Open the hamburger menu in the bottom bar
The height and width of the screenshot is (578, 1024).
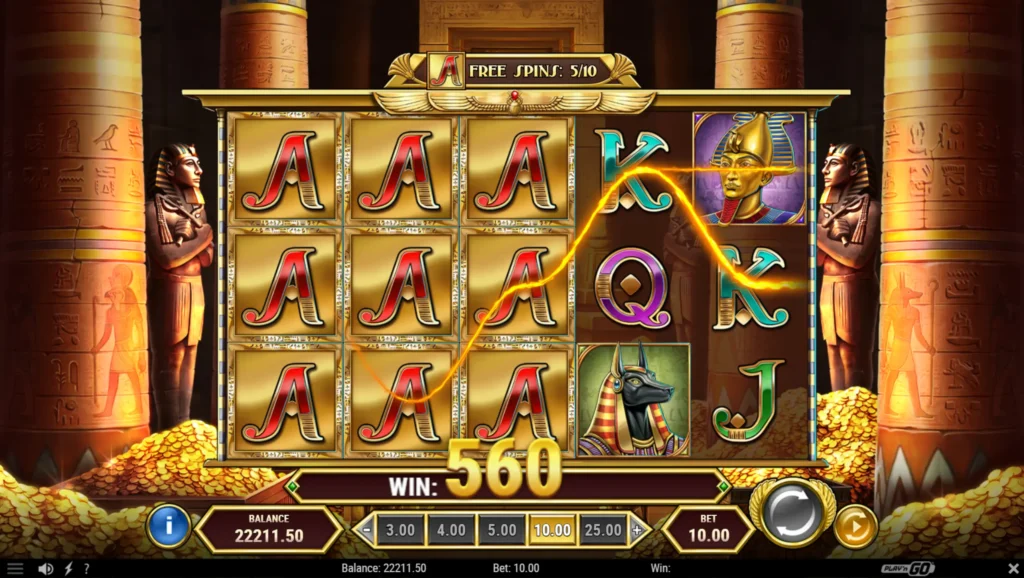click(x=15, y=569)
